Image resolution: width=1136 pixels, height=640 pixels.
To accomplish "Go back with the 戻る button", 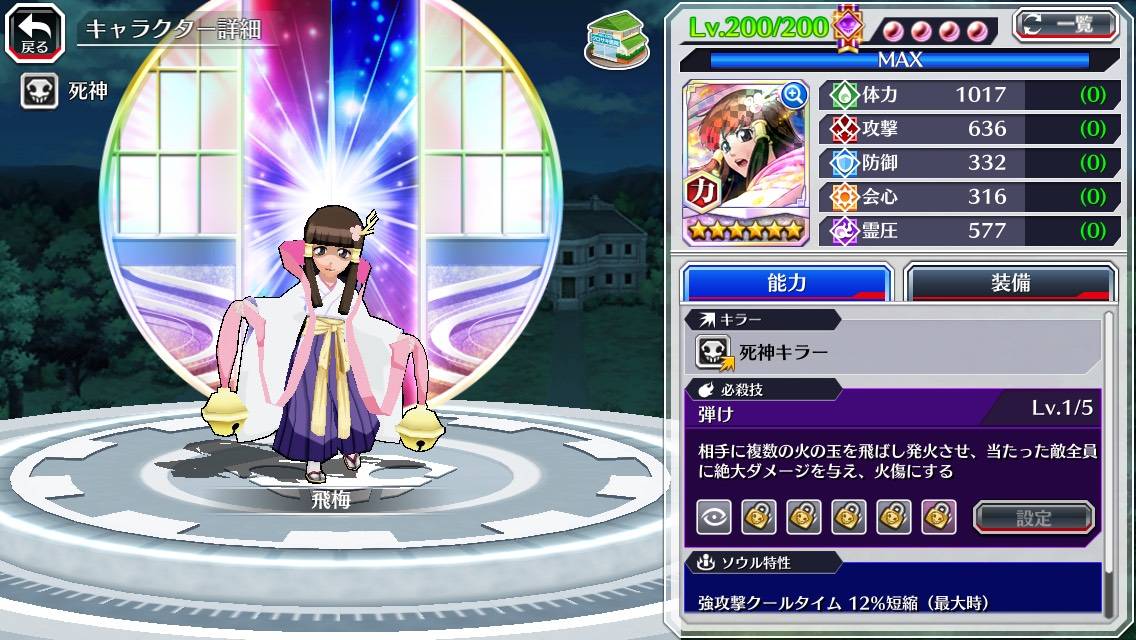I will [35, 31].
